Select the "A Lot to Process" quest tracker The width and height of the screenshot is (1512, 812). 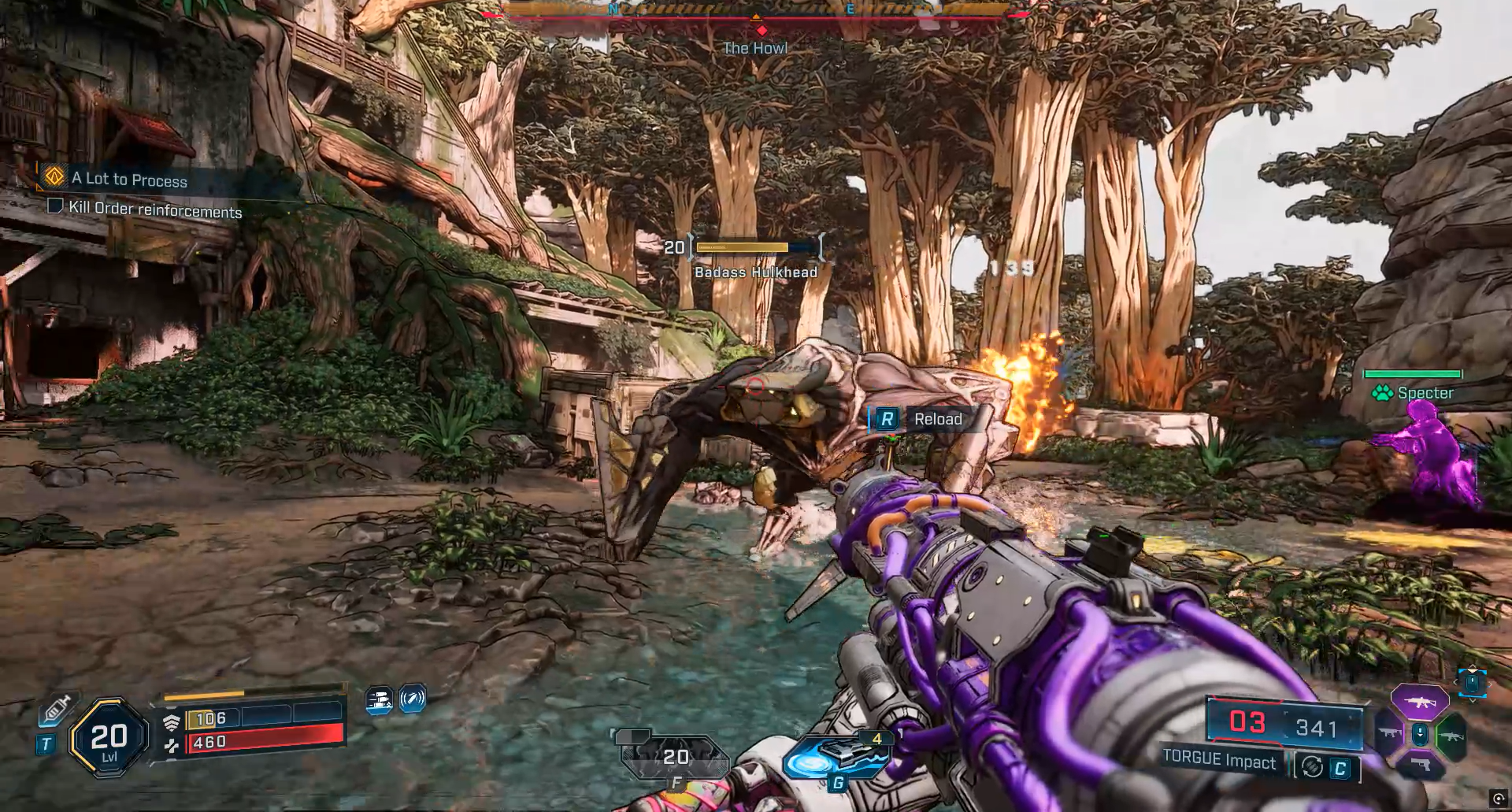coord(130,179)
